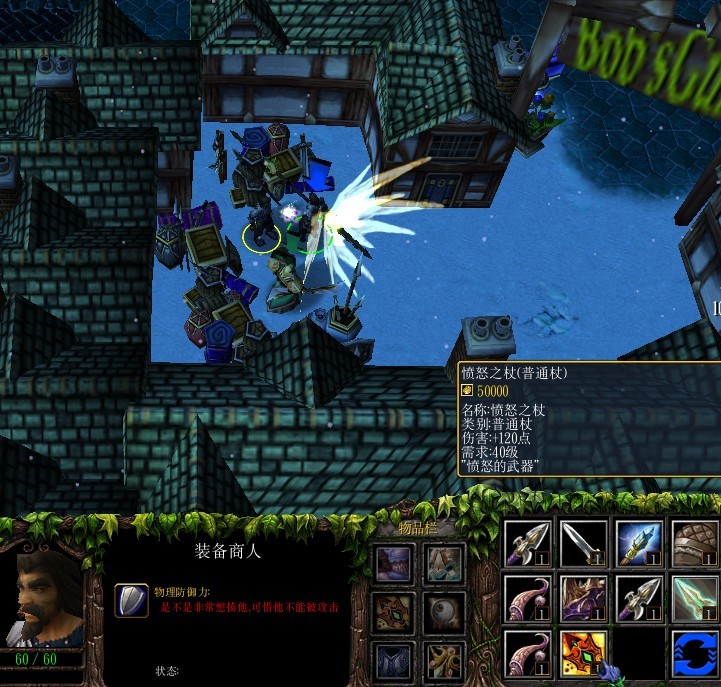Viewport: 721px width, 687px height.
Task: Choose the purple spiked armor shop item
Action: tap(585, 600)
